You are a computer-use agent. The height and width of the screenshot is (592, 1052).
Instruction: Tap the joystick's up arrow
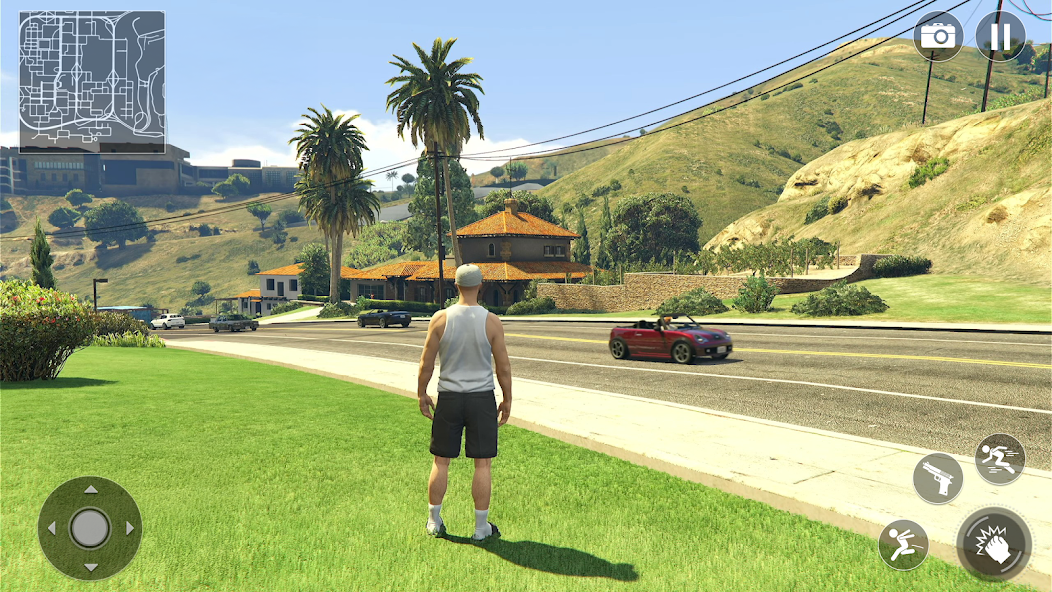click(90, 490)
